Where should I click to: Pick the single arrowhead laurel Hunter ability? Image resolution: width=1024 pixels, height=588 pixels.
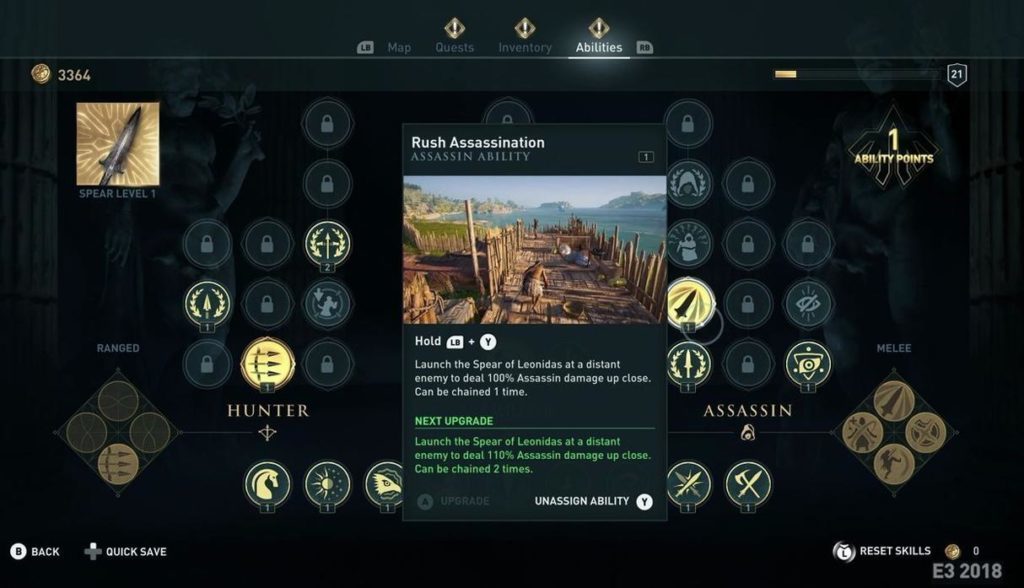[208, 303]
